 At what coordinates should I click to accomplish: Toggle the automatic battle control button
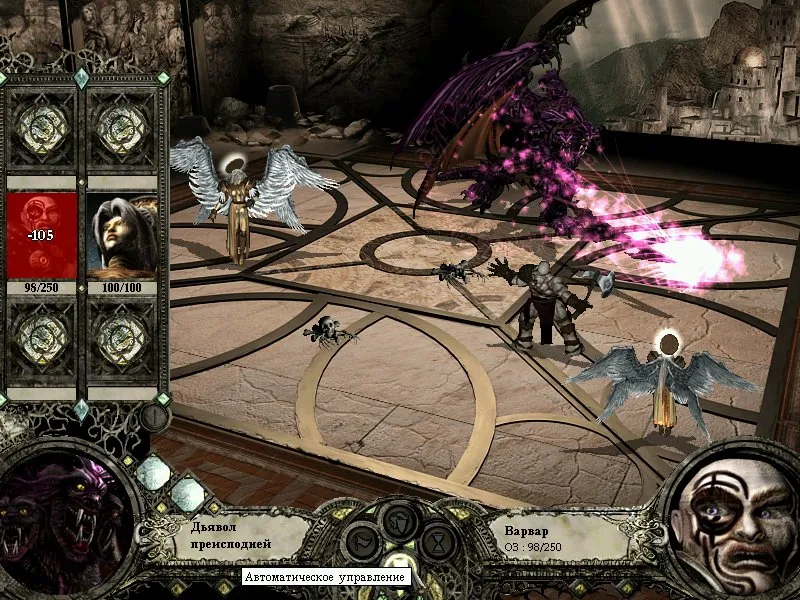[400, 562]
